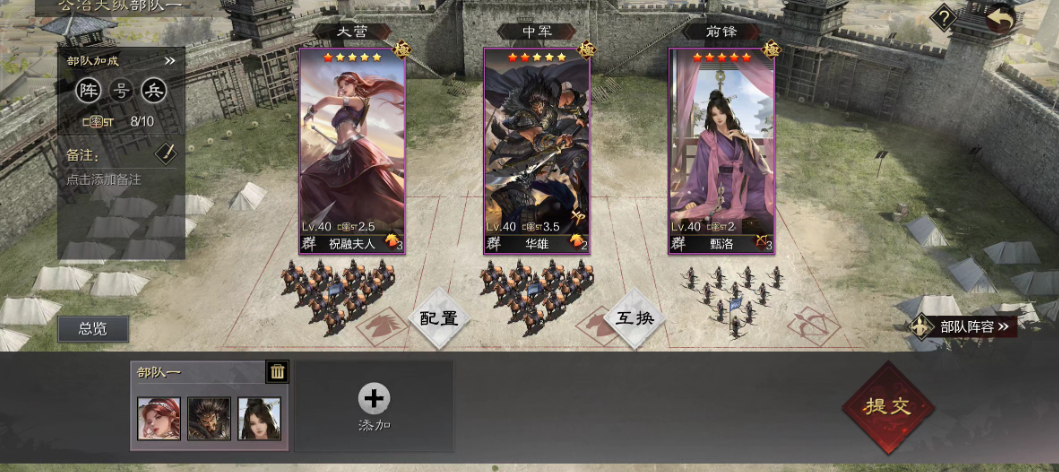Viewport: 1059px width, 472px height.
Task: Open the 配置 configuration diamond
Action: [438, 319]
